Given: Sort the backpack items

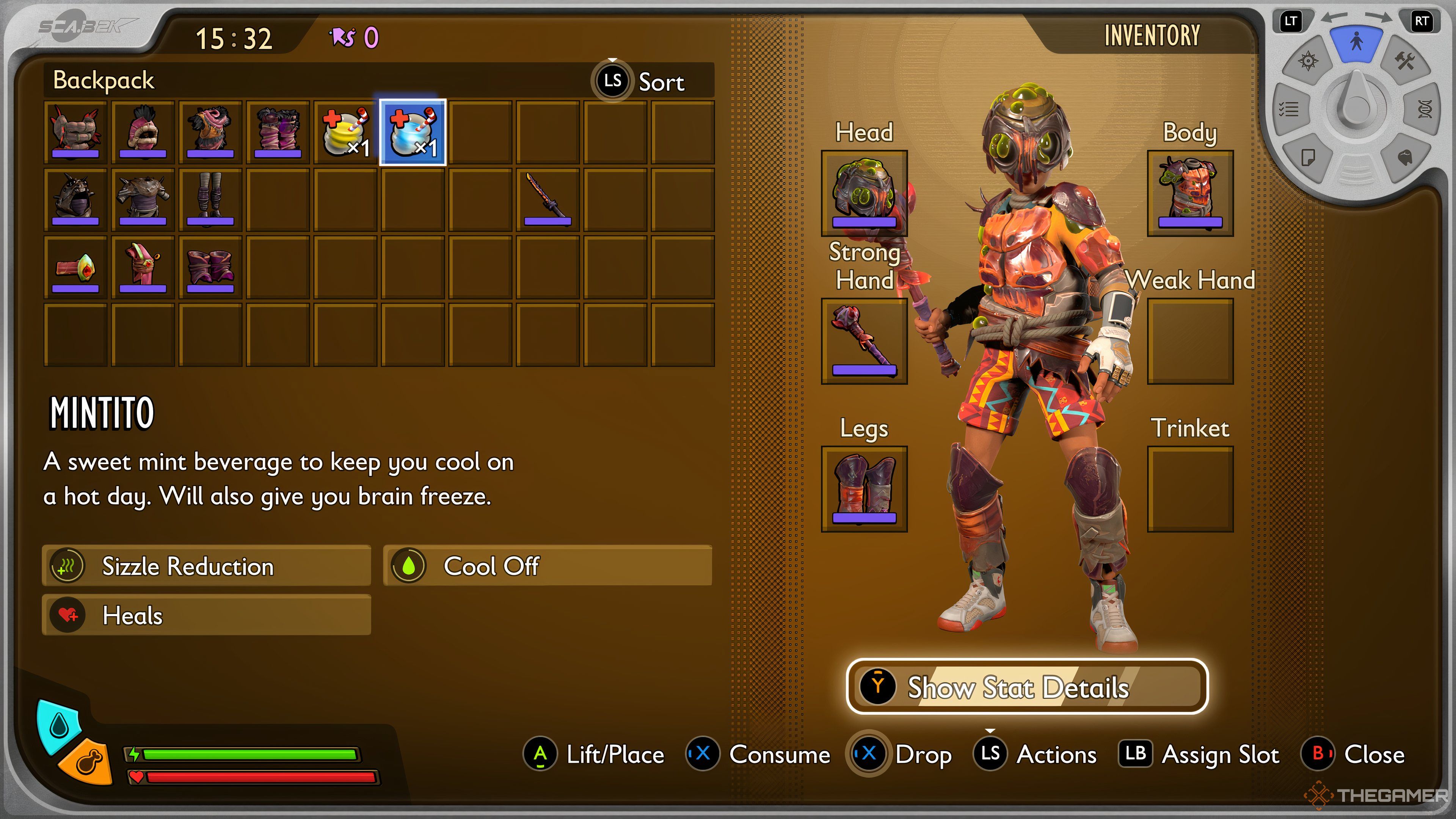Looking at the screenshot, I should (x=639, y=82).
